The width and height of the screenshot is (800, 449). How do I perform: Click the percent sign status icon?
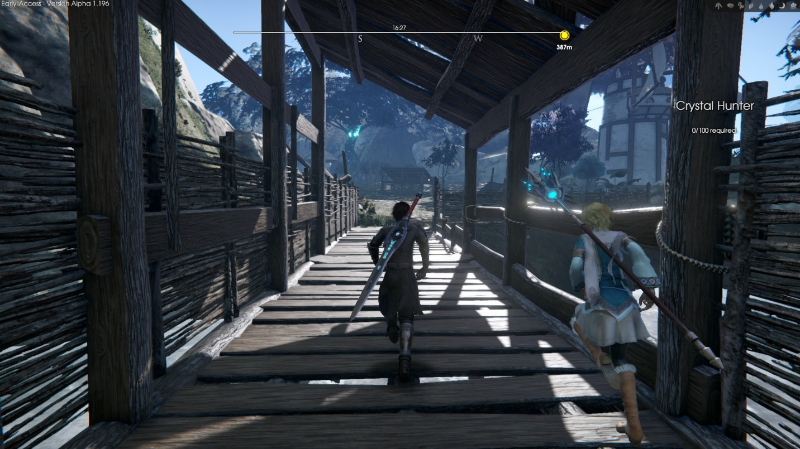click(741, 6)
